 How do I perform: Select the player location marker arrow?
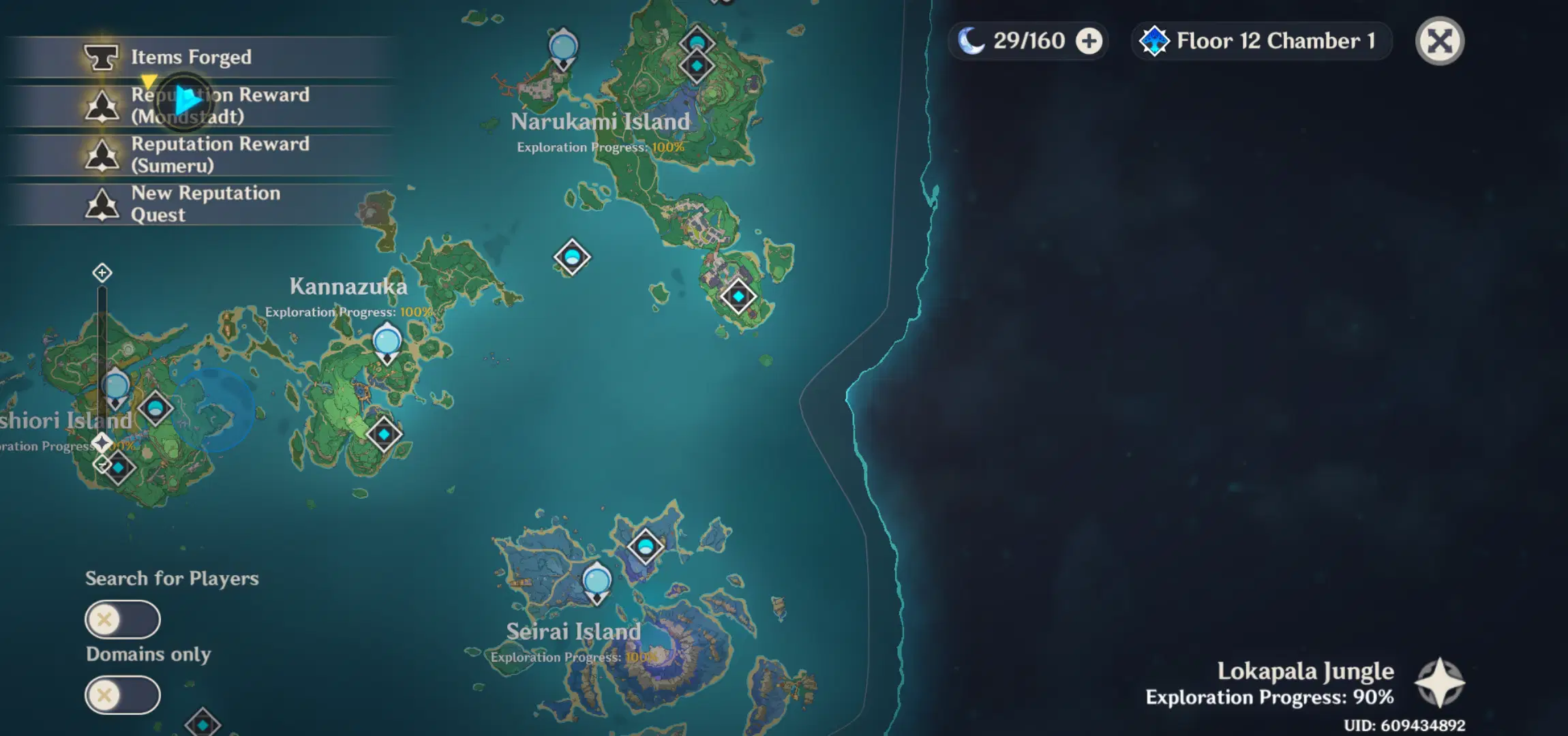(x=185, y=101)
